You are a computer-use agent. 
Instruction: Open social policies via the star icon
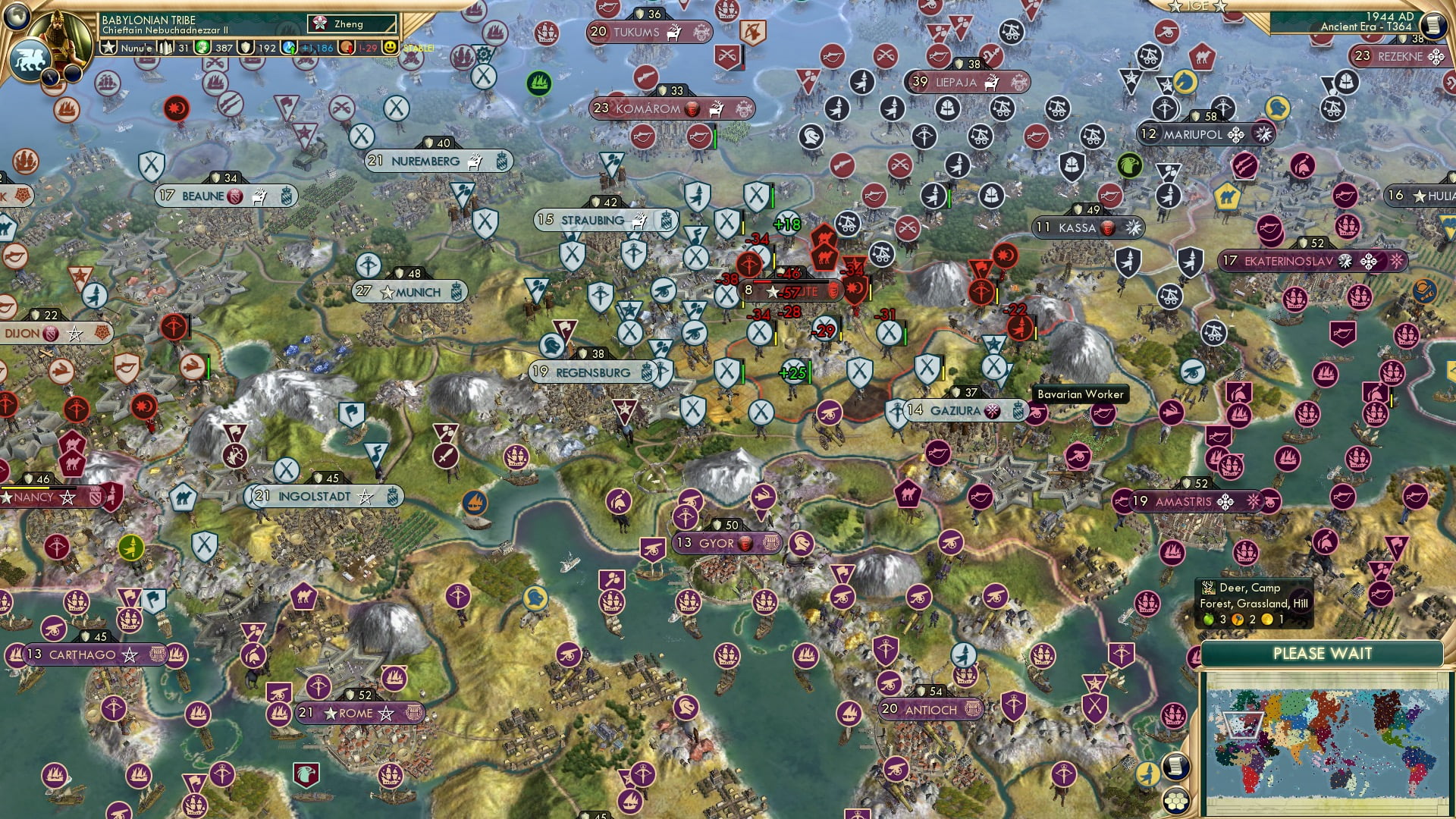coord(108,47)
